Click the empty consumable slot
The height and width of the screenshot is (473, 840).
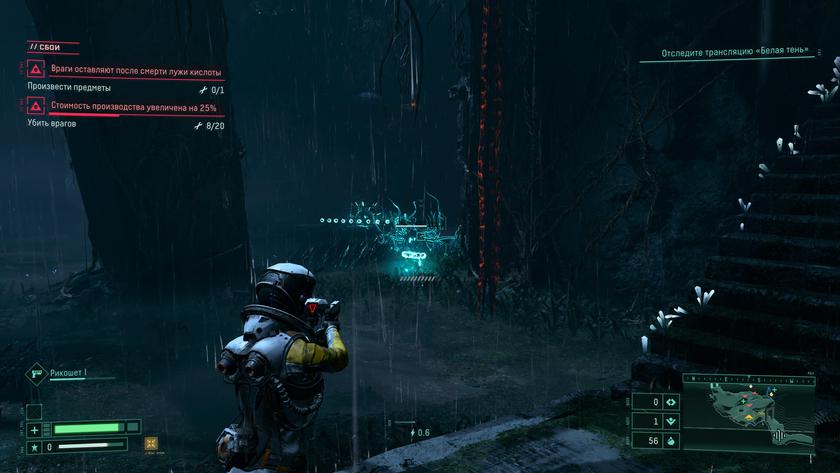(34, 411)
